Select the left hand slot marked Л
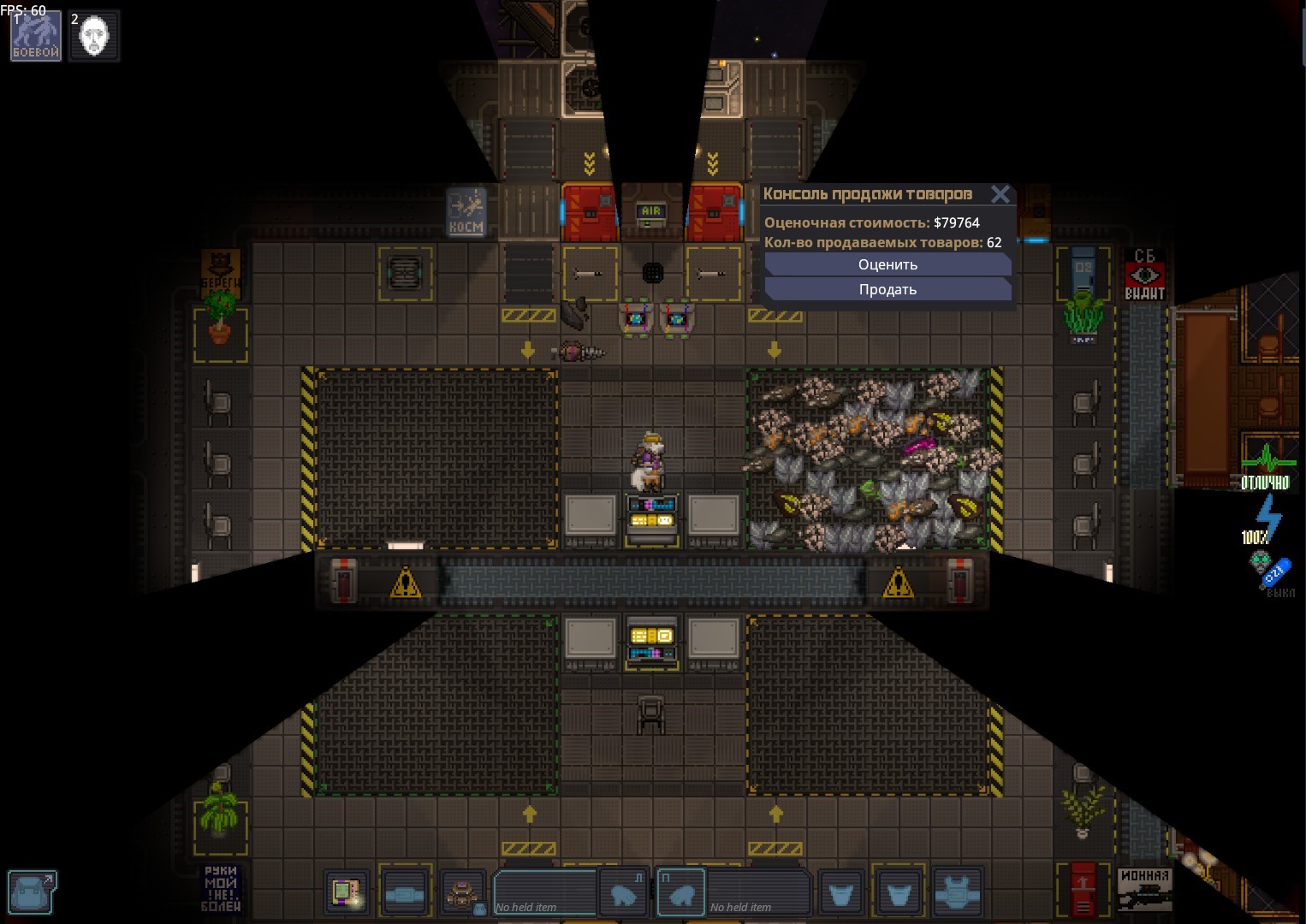Image resolution: width=1306 pixels, height=924 pixels. pos(622,893)
